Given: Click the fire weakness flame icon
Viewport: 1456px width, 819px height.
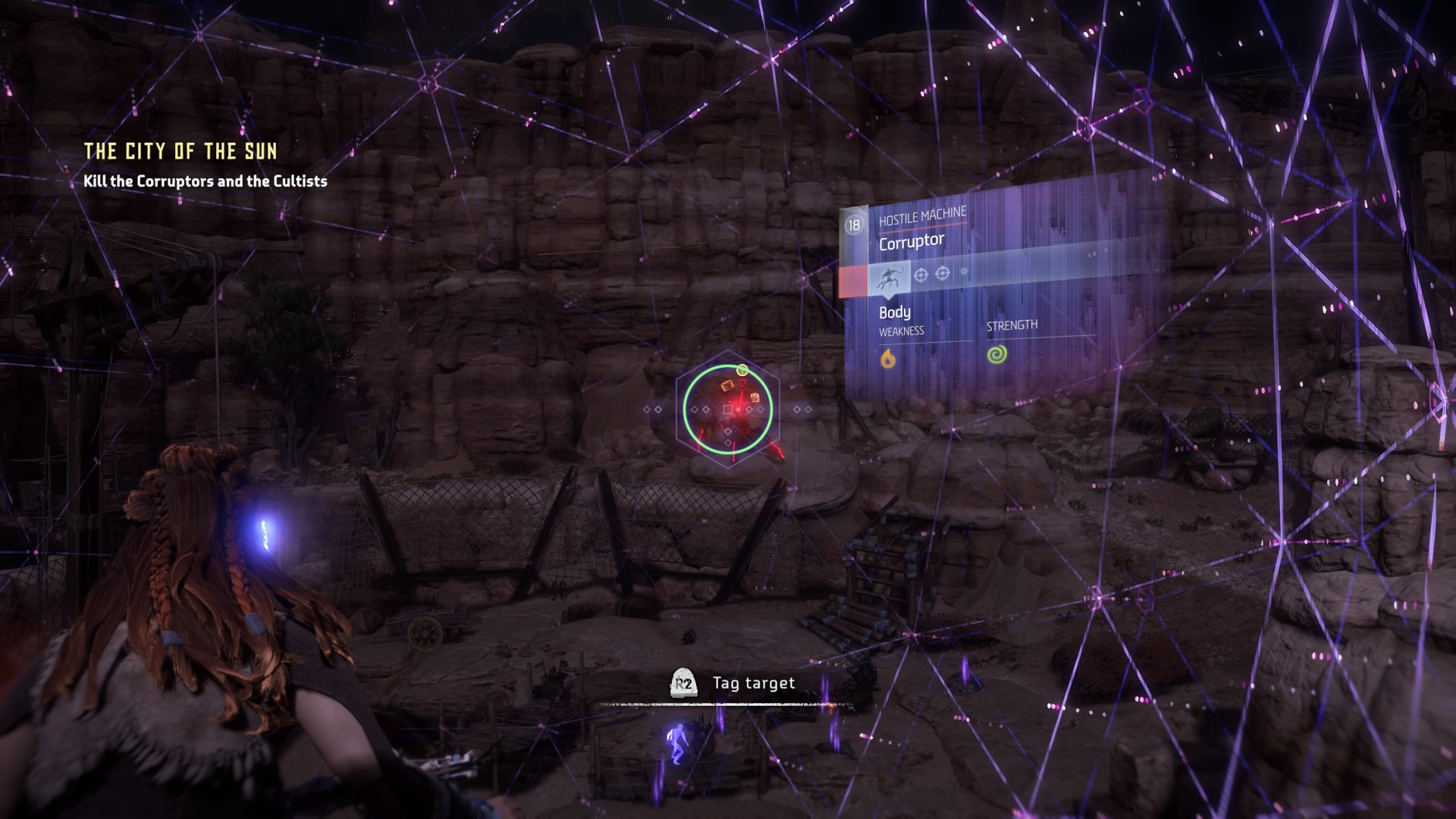Looking at the screenshot, I should 888,357.
